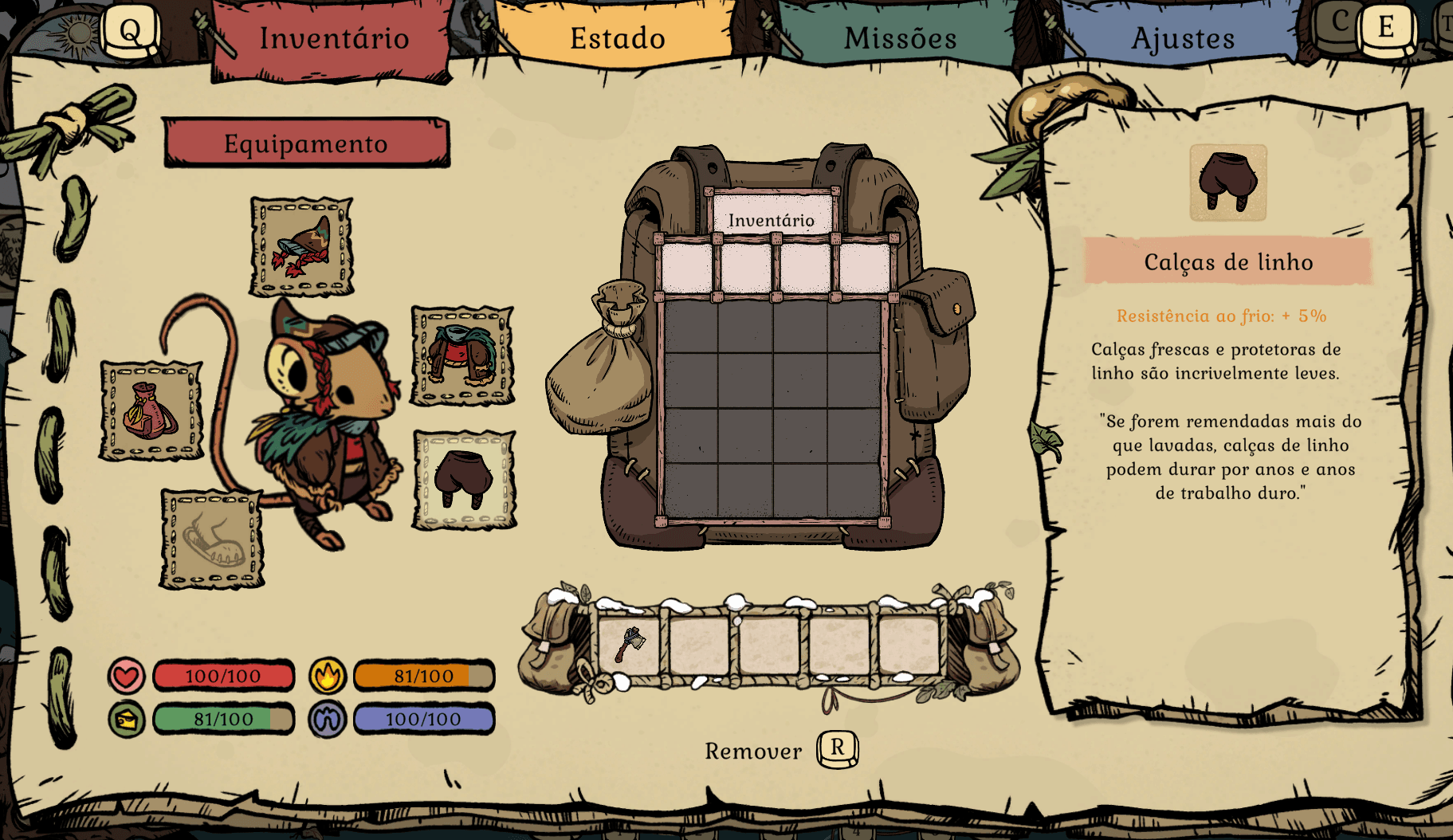Image resolution: width=1453 pixels, height=840 pixels.
Task: Go to the Ajustes tab
Action: (1182, 39)
